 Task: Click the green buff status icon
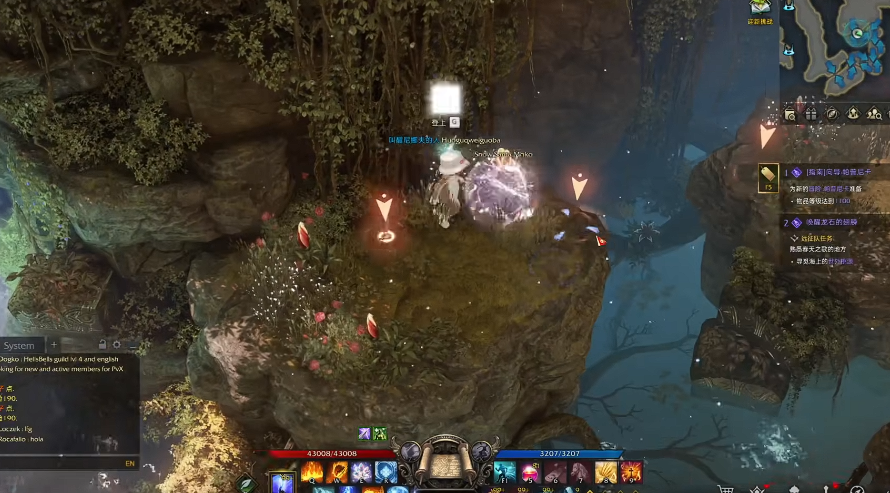click(x=380, y=433)
